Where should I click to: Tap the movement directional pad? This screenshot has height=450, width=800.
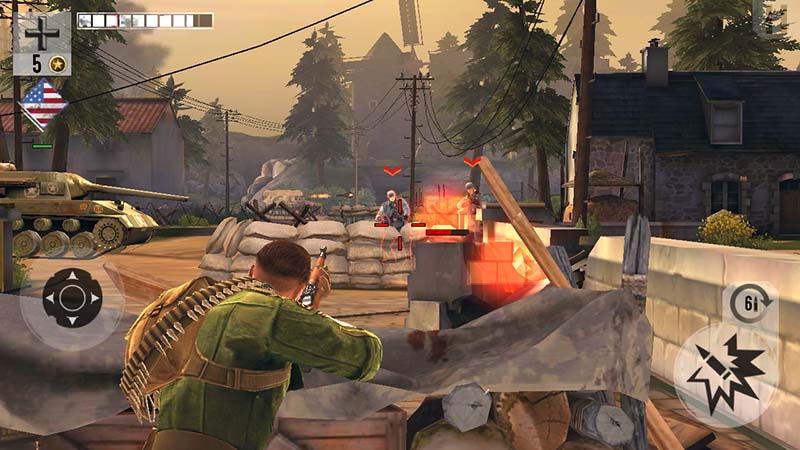[x=71, y=298]
